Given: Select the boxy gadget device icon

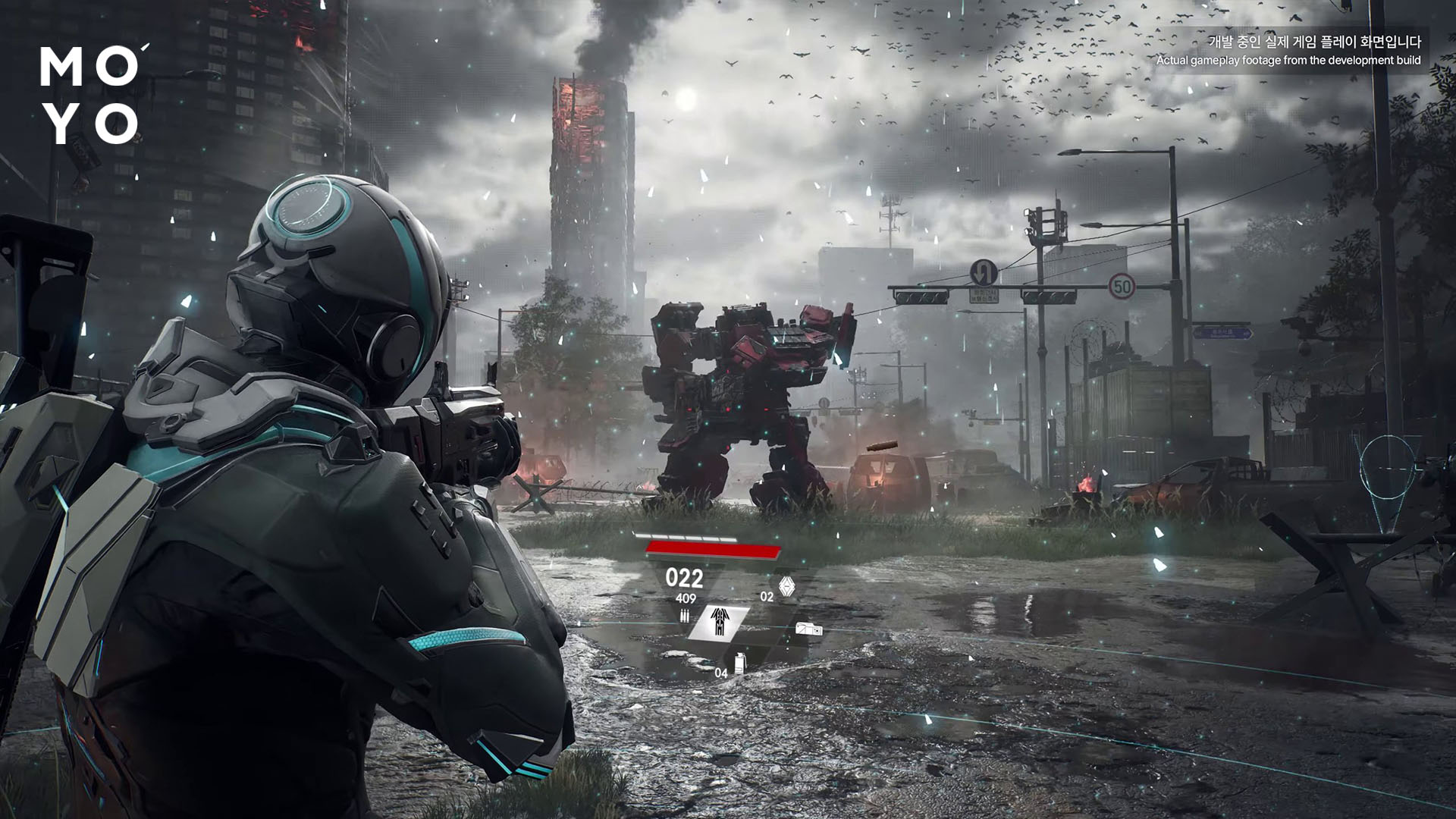Looking at the screenshot, I should point(808,629).
